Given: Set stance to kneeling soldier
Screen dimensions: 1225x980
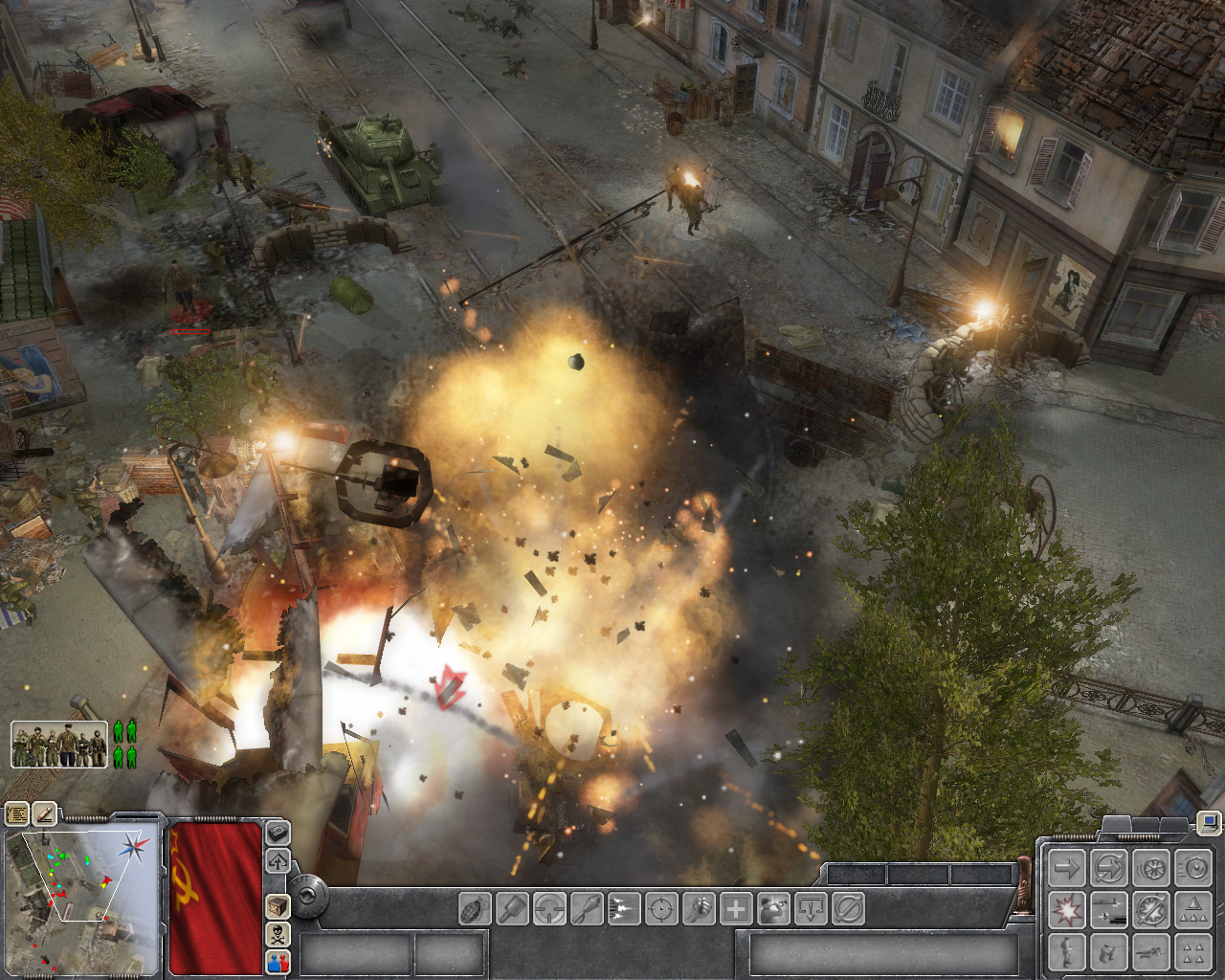Looking at the screenshot, I should click(1108, 952).
